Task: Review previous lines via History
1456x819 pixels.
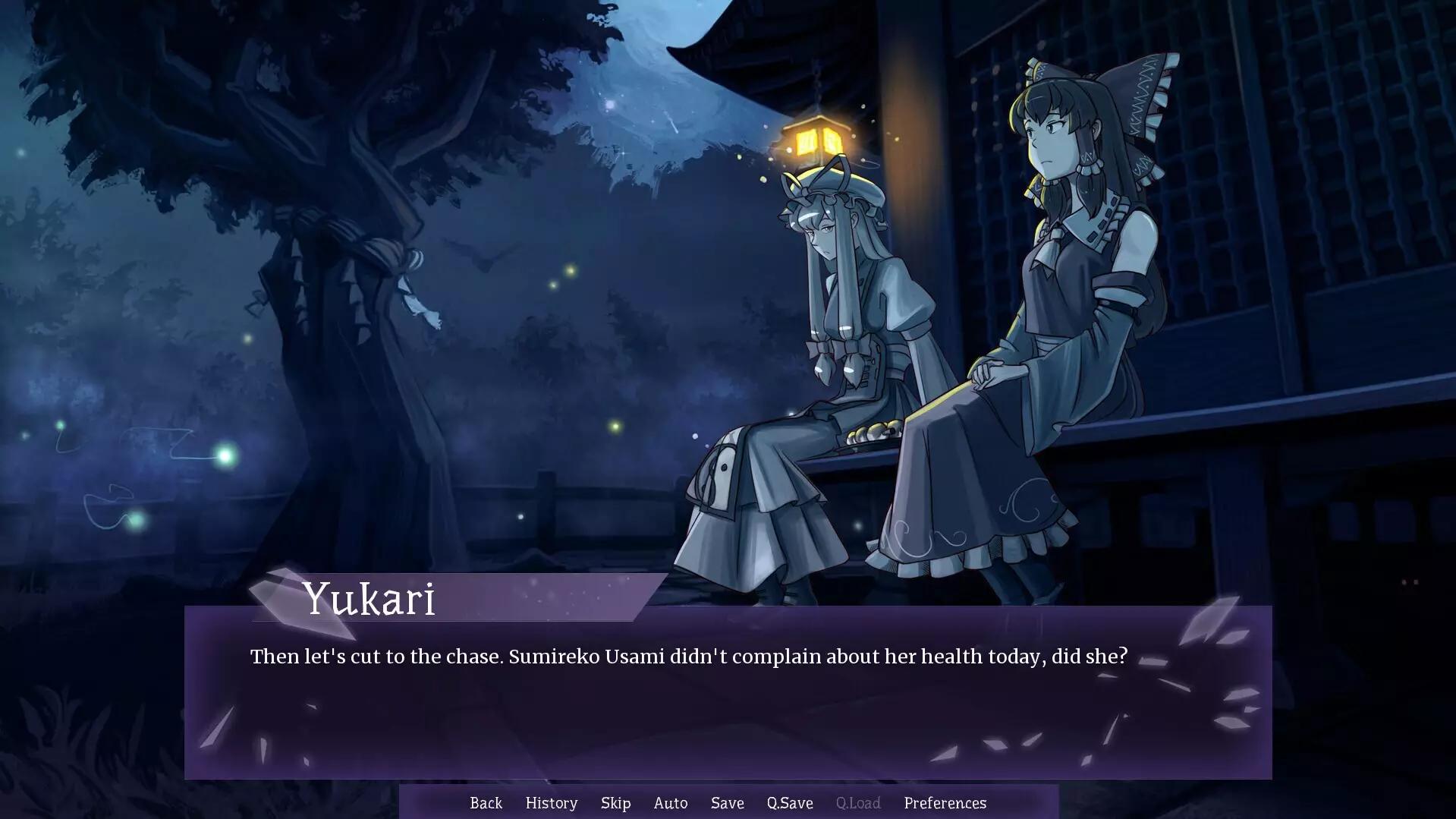Action: pos(551,802)
